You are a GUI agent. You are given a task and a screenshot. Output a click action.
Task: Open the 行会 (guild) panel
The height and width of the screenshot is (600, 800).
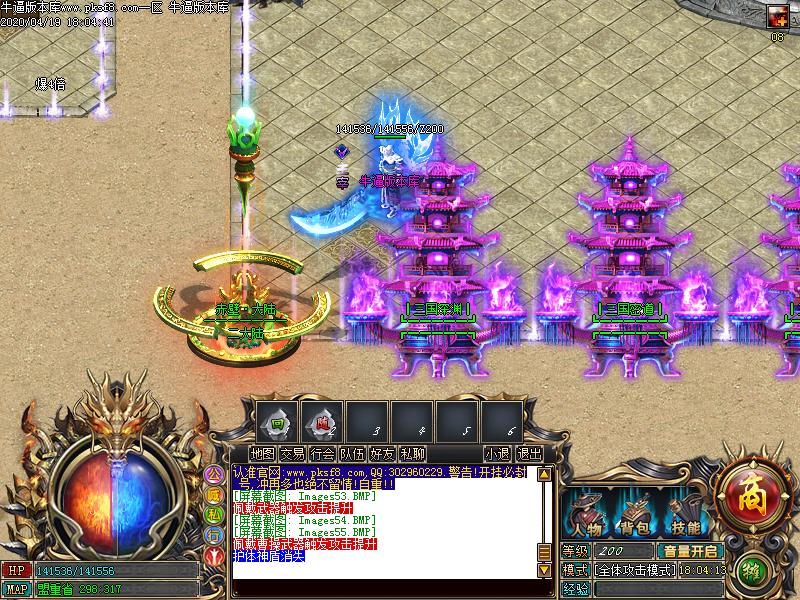click(322, 454)
